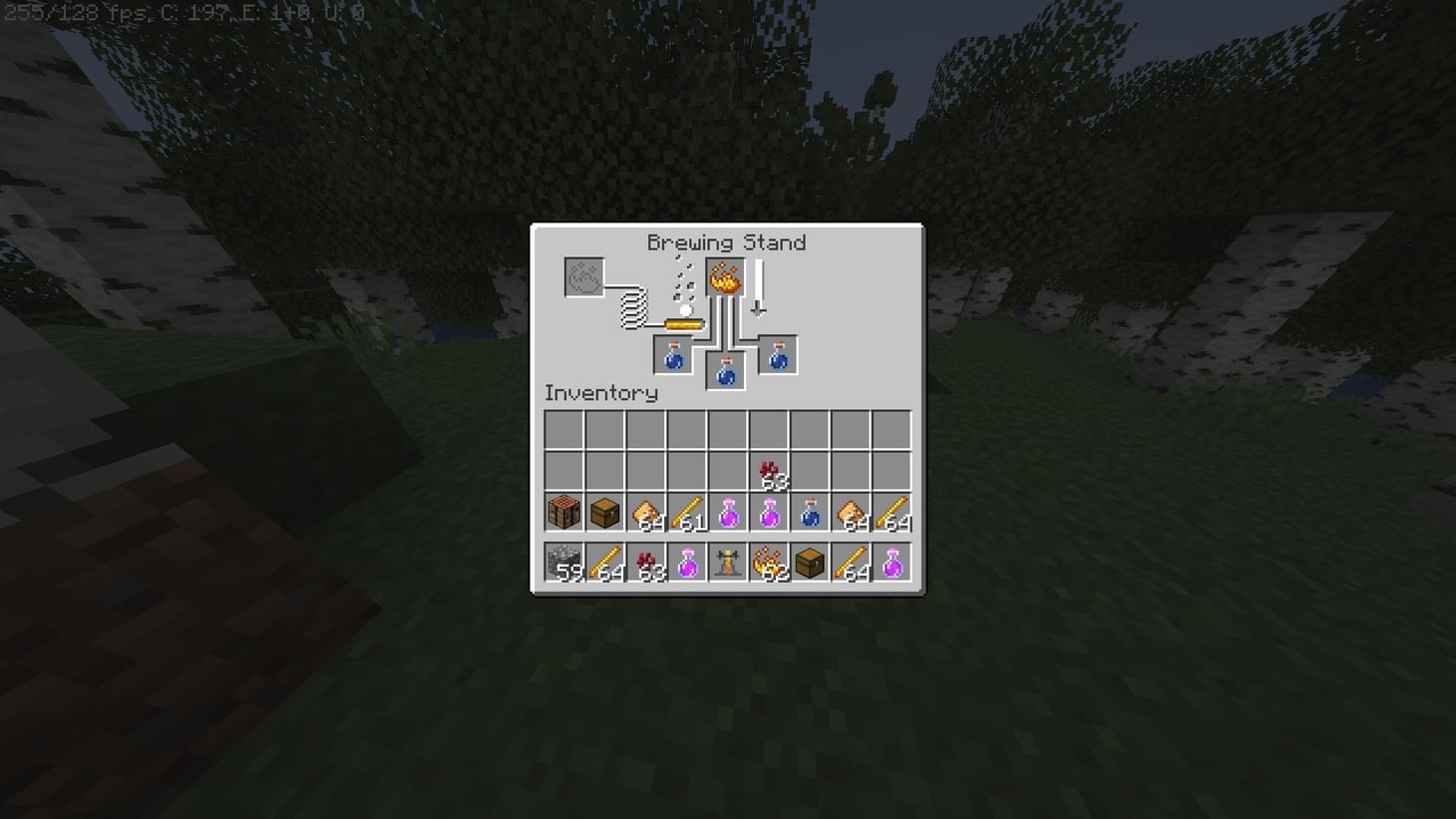Click the bubbling progress indicator
1456x819 pixels.
684,289
